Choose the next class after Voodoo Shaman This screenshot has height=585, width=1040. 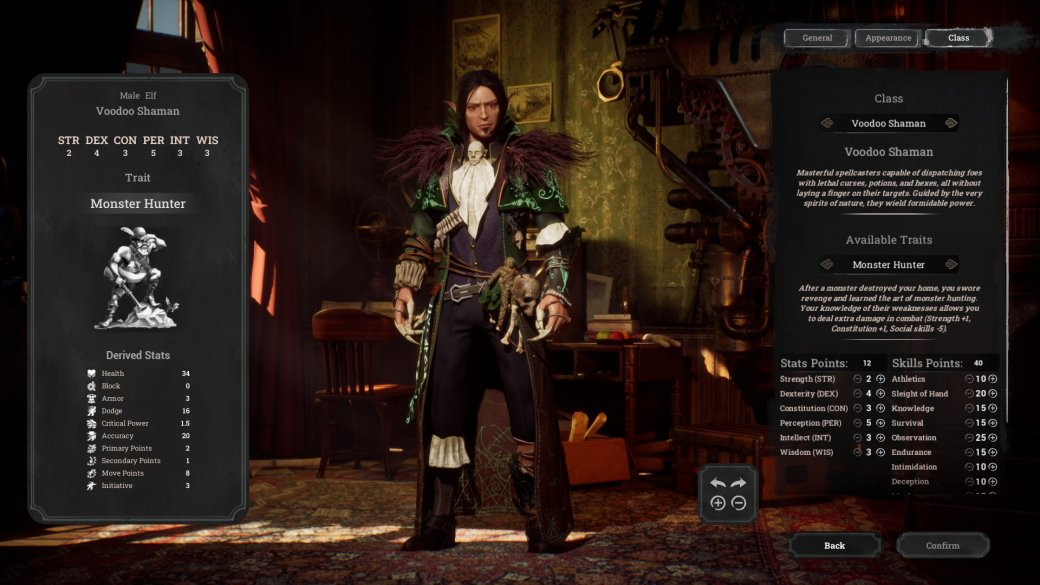point(950,123)
